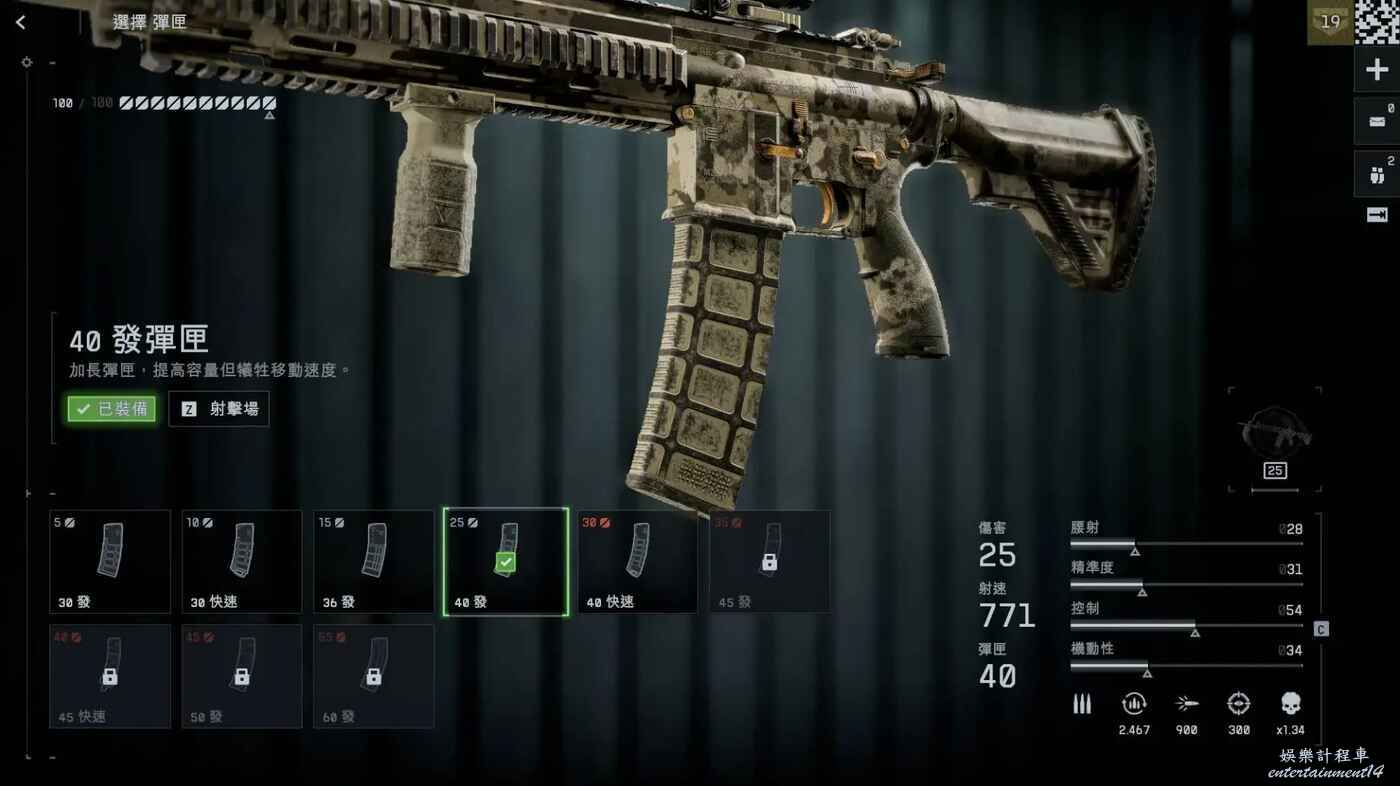Open the rank 19 player badge
The height and width of the screenshot is (786, 1400).
[1330, 22]
